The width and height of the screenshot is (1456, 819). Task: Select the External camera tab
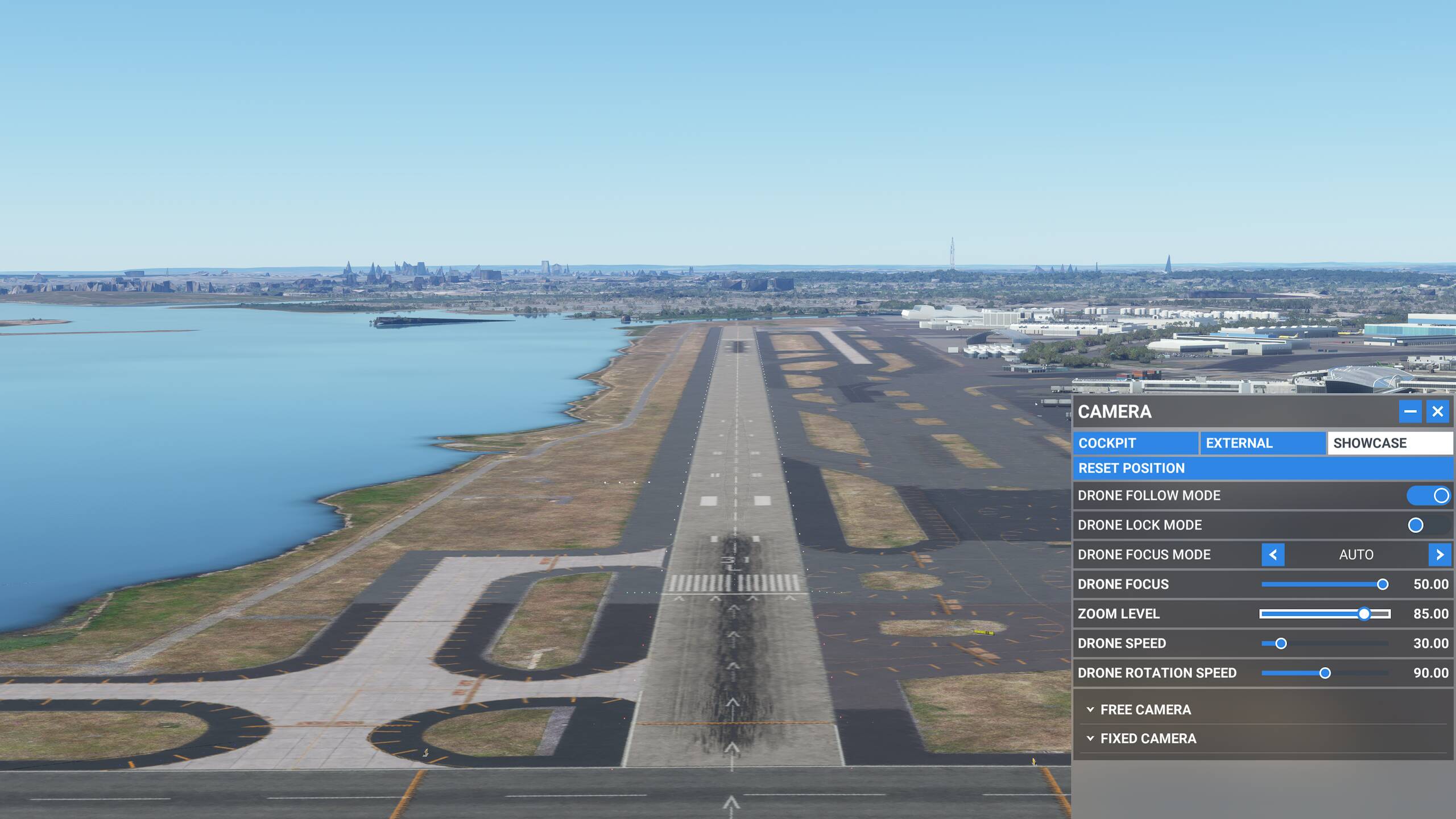(1263, 443)
